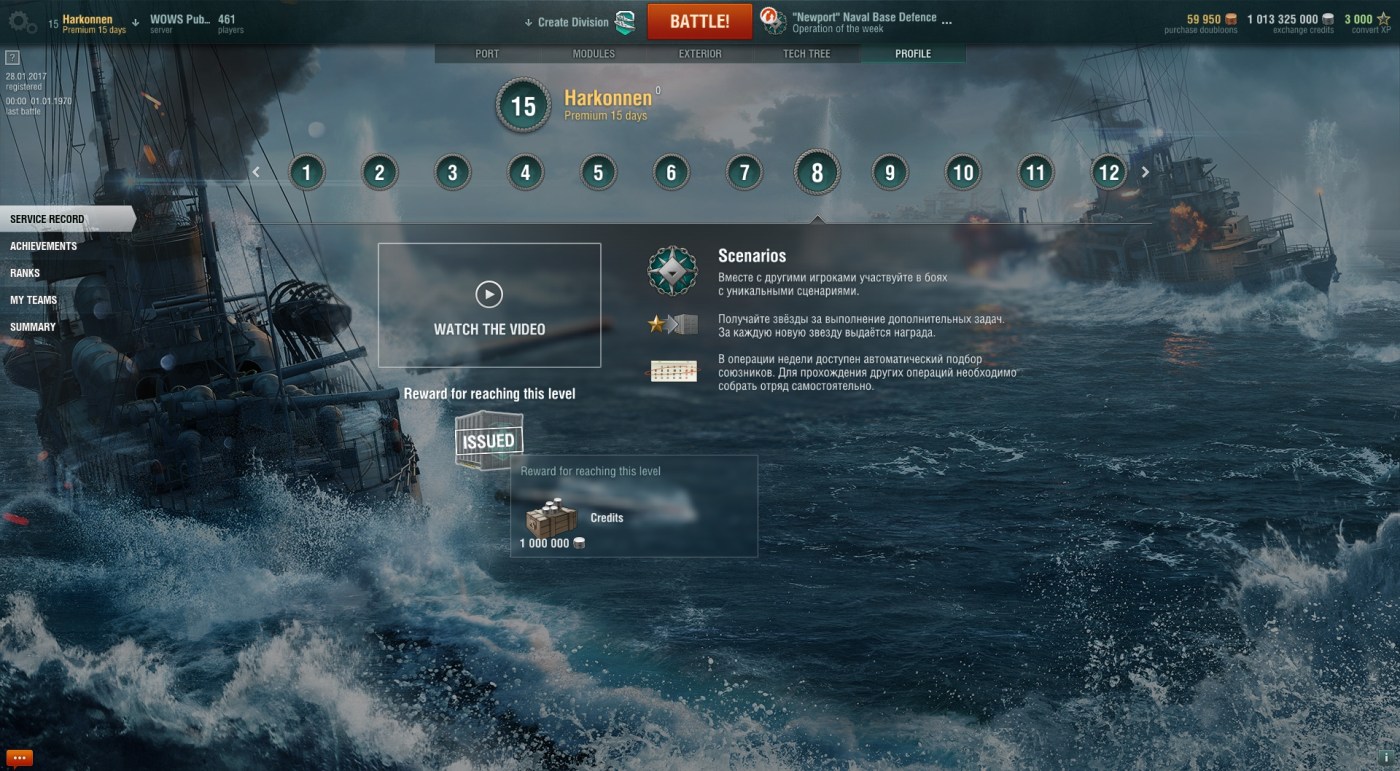Switch to the Port tab

(487, 53)
